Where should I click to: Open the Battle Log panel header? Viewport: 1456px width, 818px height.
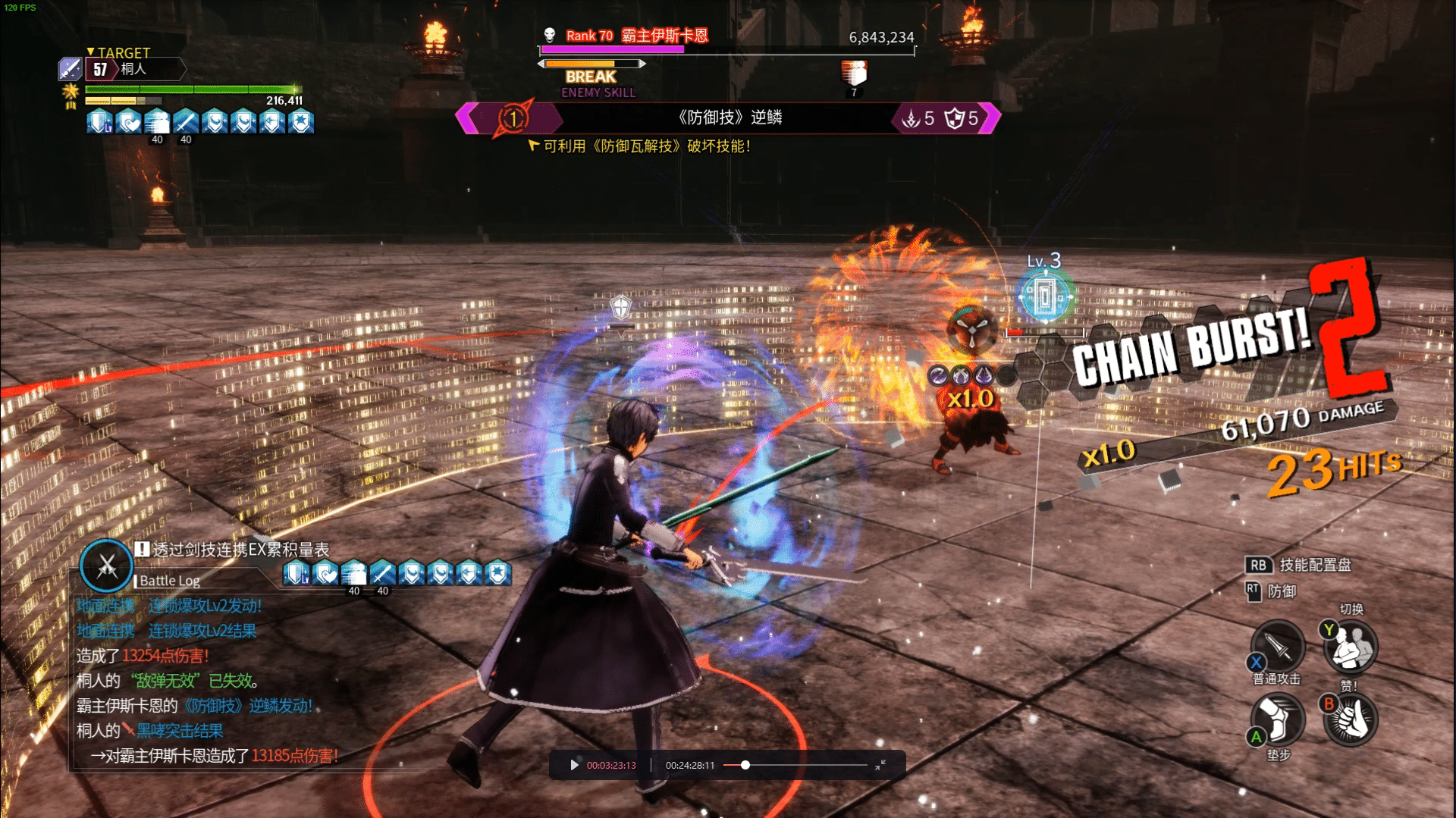(x=170, y=581)
